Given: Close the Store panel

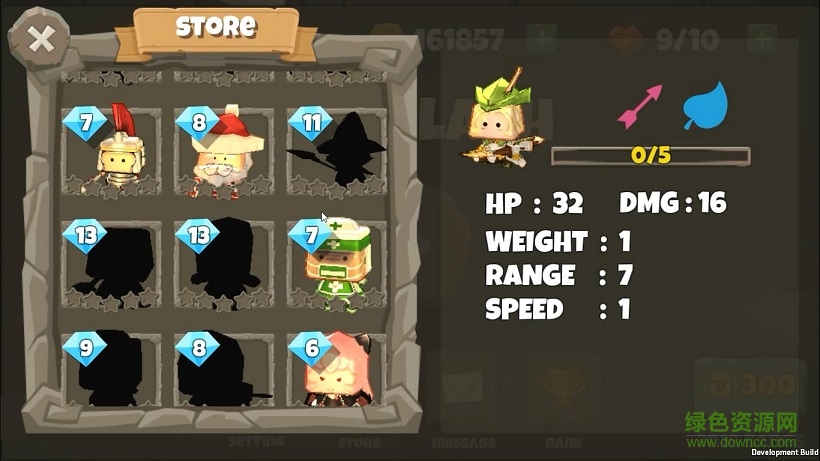Looking at the screenshot, I should (x=40, y=41).
